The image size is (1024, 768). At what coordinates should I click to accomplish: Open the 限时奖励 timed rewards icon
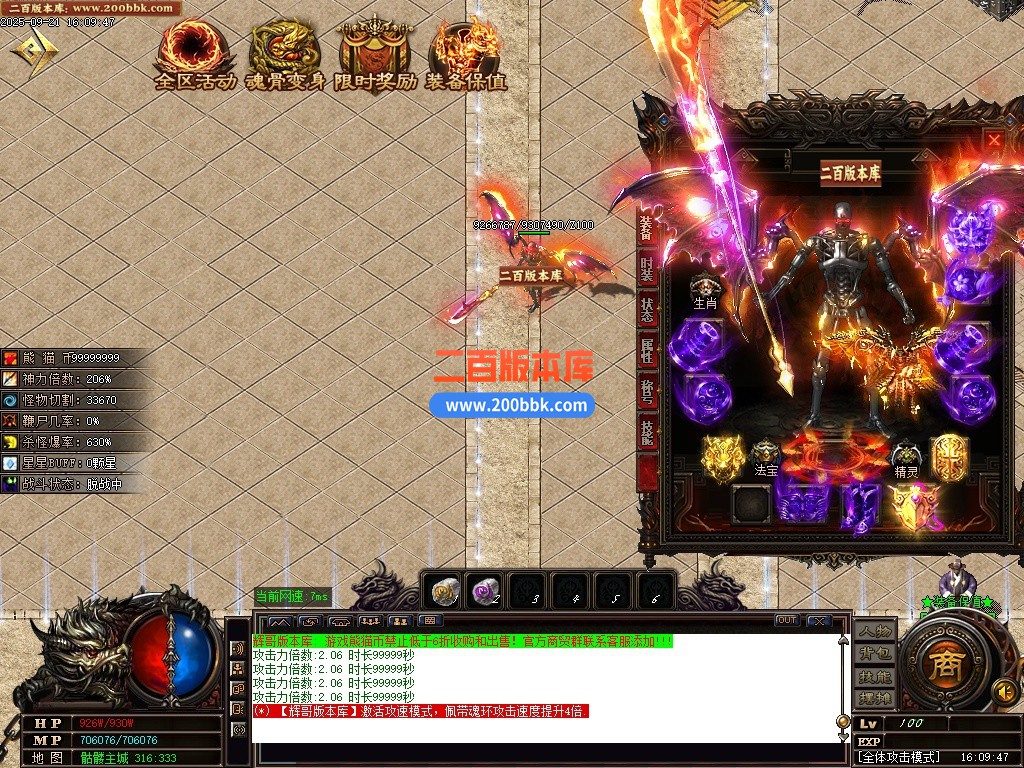click(x=376, y=57)
